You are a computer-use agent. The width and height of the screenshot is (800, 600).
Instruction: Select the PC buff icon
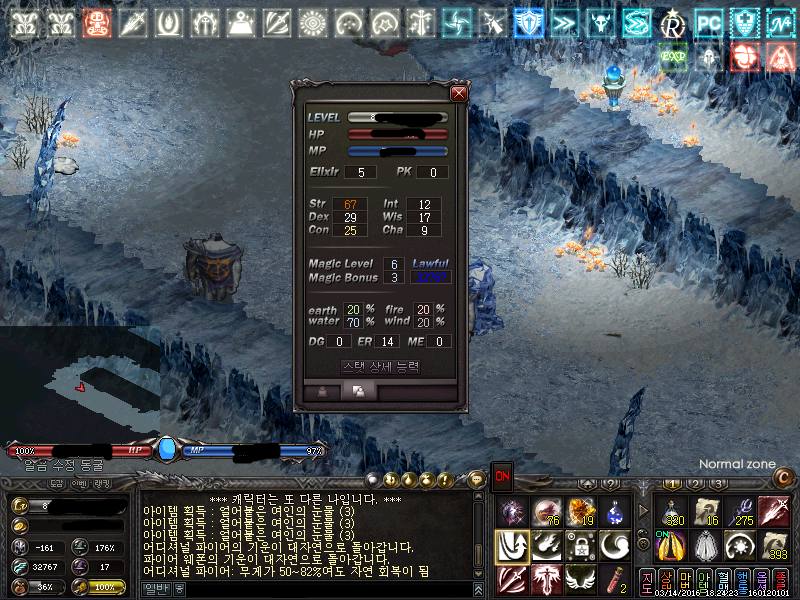tap(709, 22)
